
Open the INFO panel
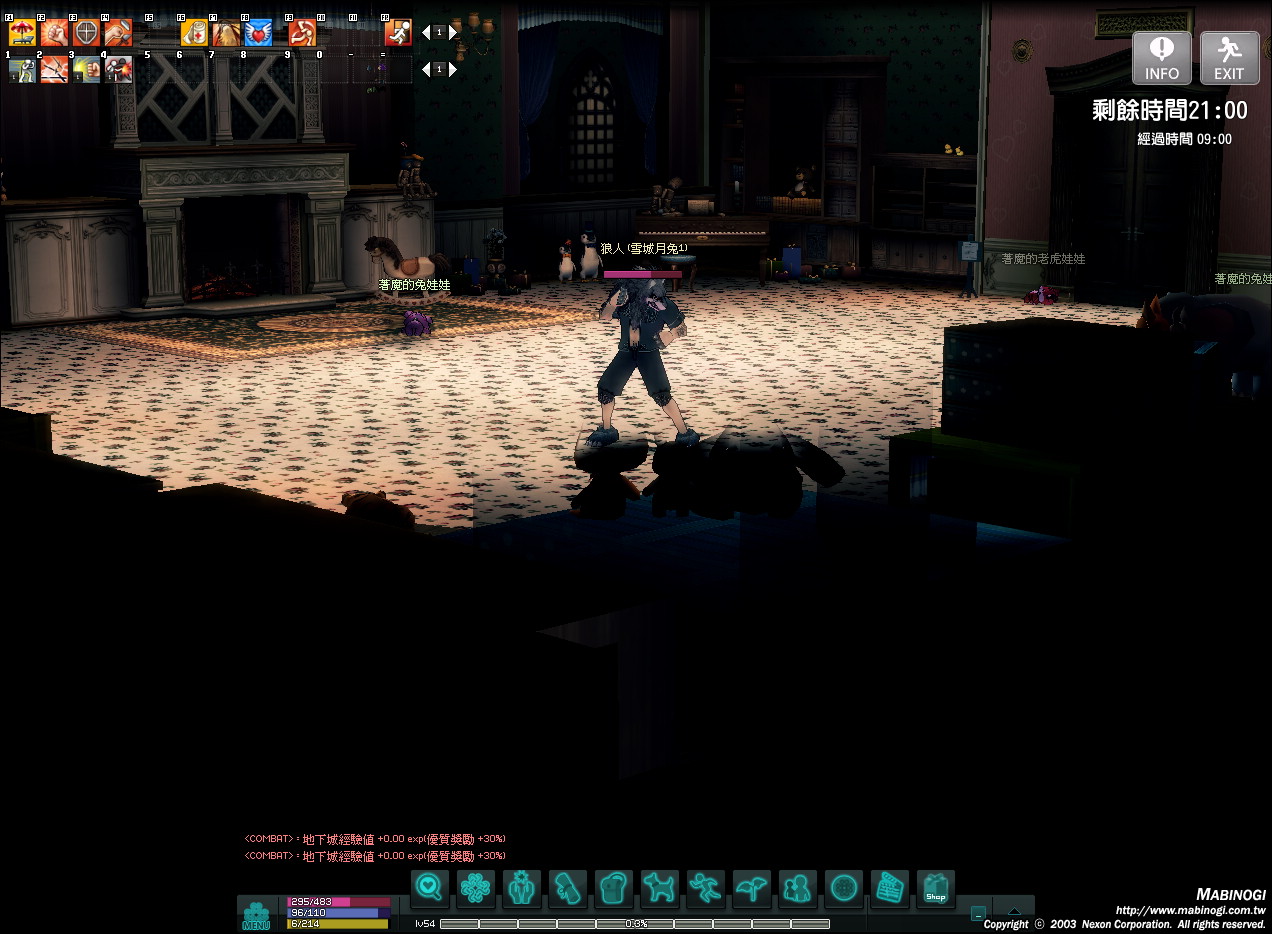pyautogui.click(x=1161, y=58)
